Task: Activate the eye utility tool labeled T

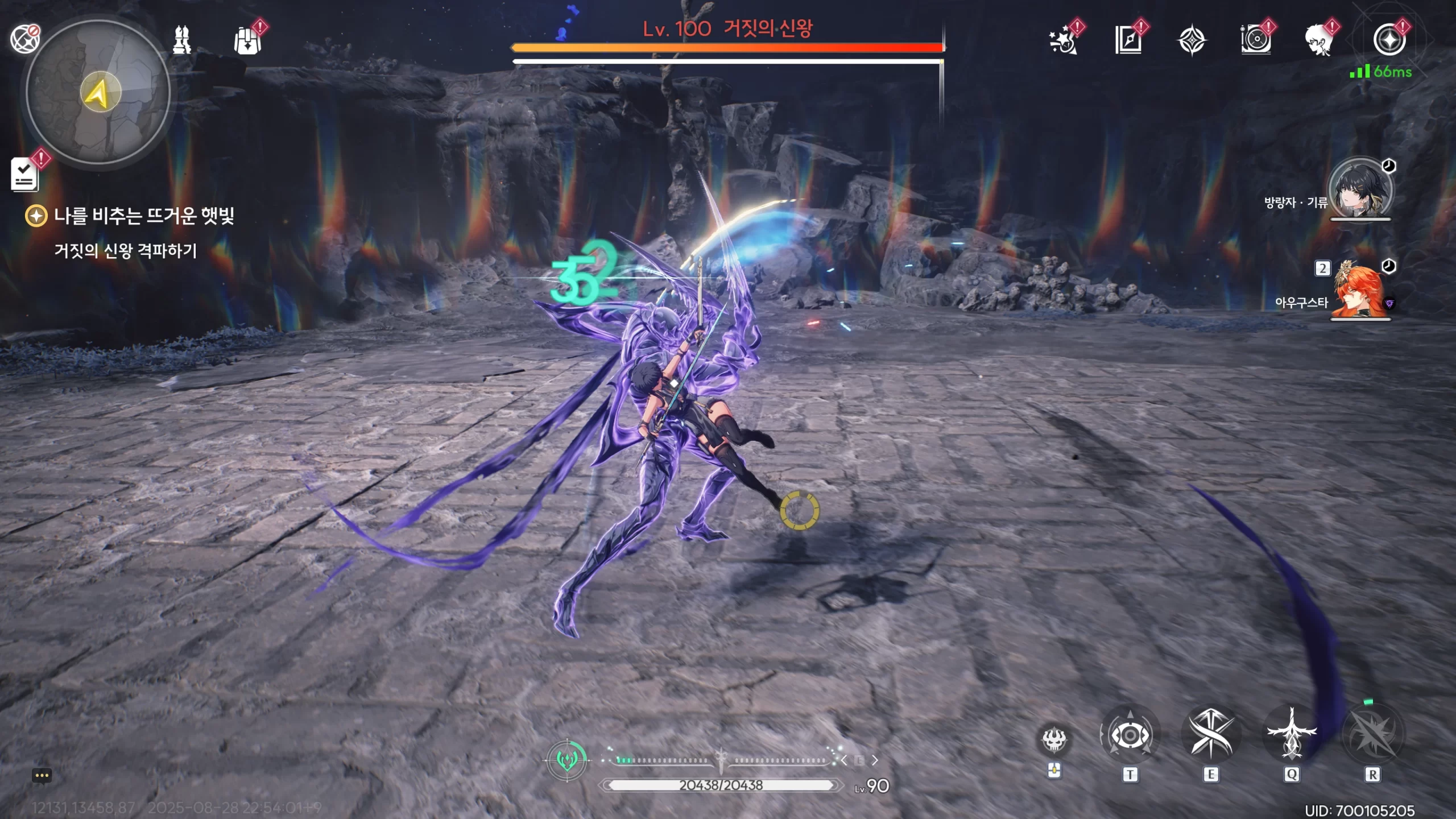Action: [x=1130, y=736]
